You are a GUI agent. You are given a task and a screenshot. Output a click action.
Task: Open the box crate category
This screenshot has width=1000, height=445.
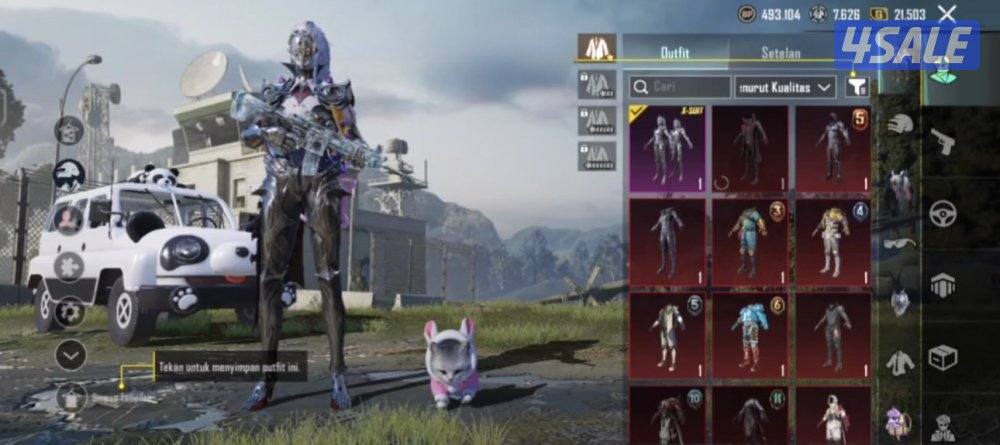(x=943, y=356)
